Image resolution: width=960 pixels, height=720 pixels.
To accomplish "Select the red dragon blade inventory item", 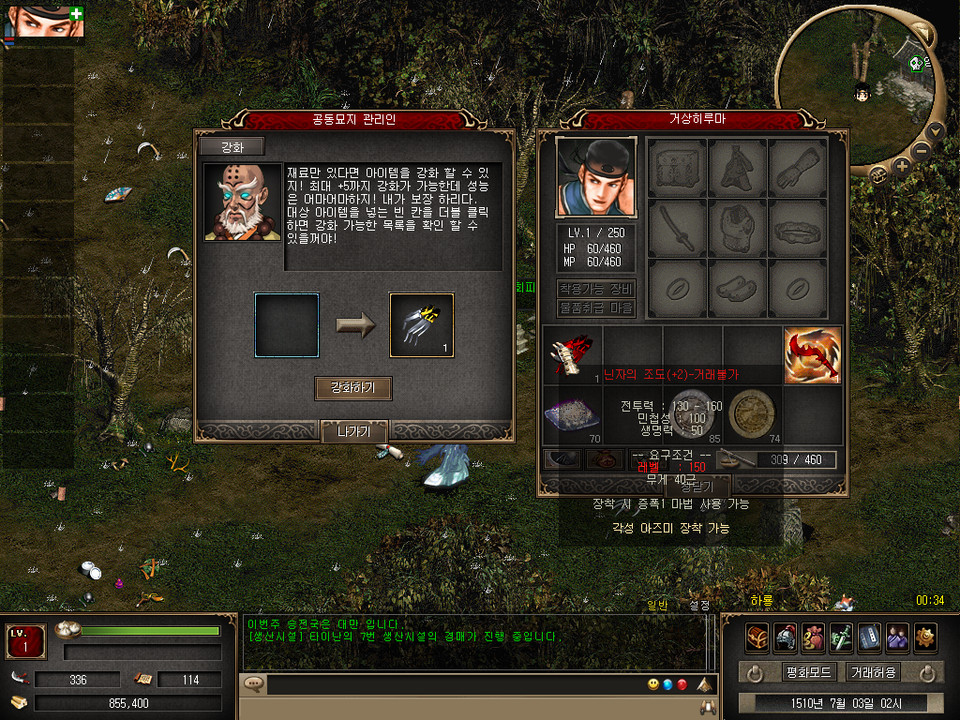I will (811, 356).
